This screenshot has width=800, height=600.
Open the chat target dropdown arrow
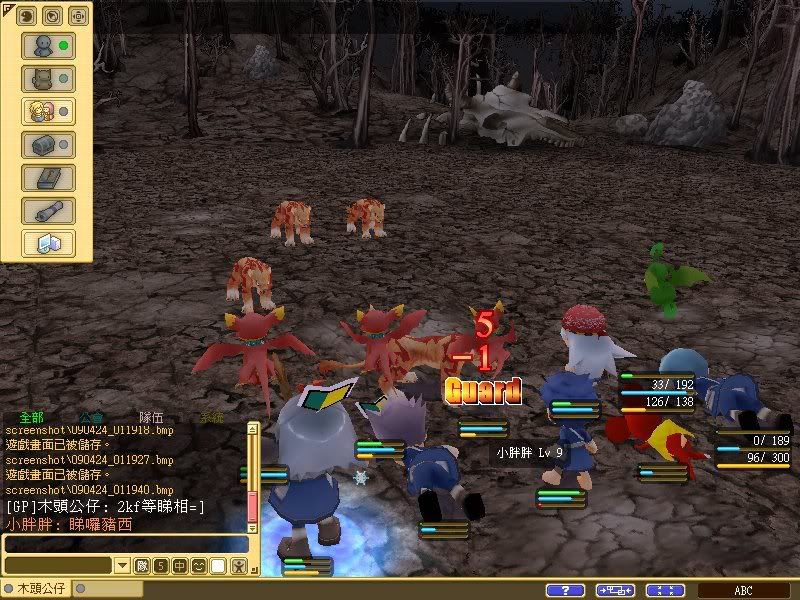click(122, 566)
